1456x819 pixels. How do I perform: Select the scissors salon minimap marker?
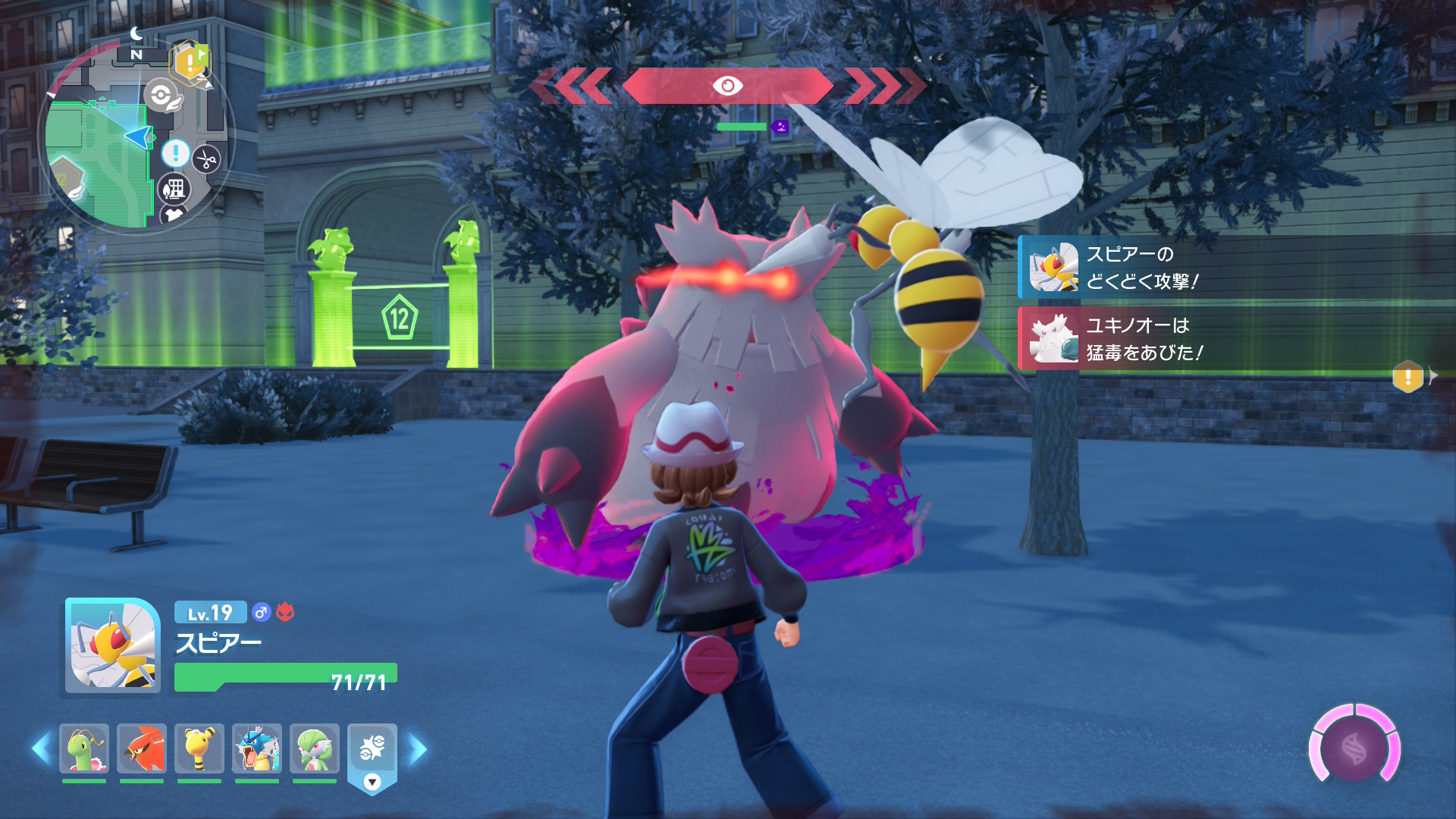pyautogui.click(x=206, y=159)
